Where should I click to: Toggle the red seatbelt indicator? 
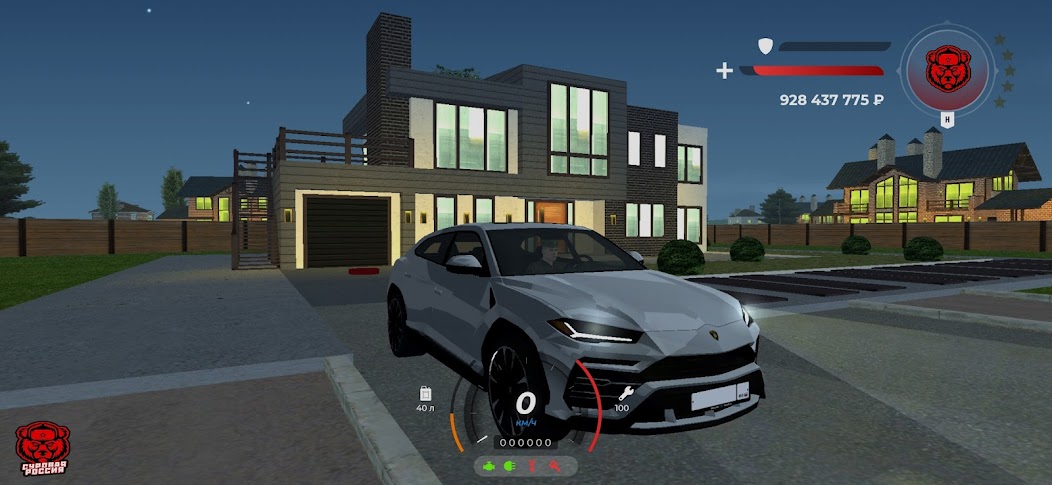pos(532,466)
